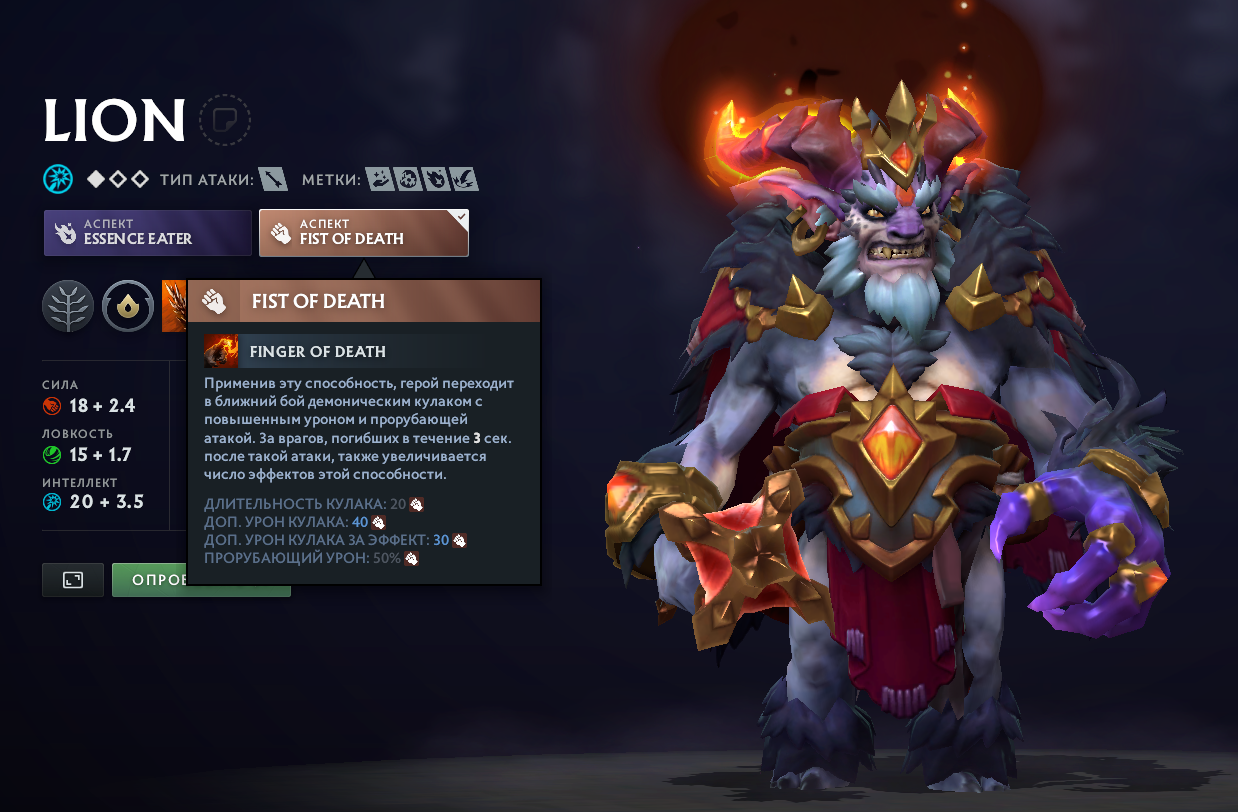The height and width of the screenshot is (812, 1238).
Task: Open the hero note icon beside Lion
Action: [x=225, y=121]
